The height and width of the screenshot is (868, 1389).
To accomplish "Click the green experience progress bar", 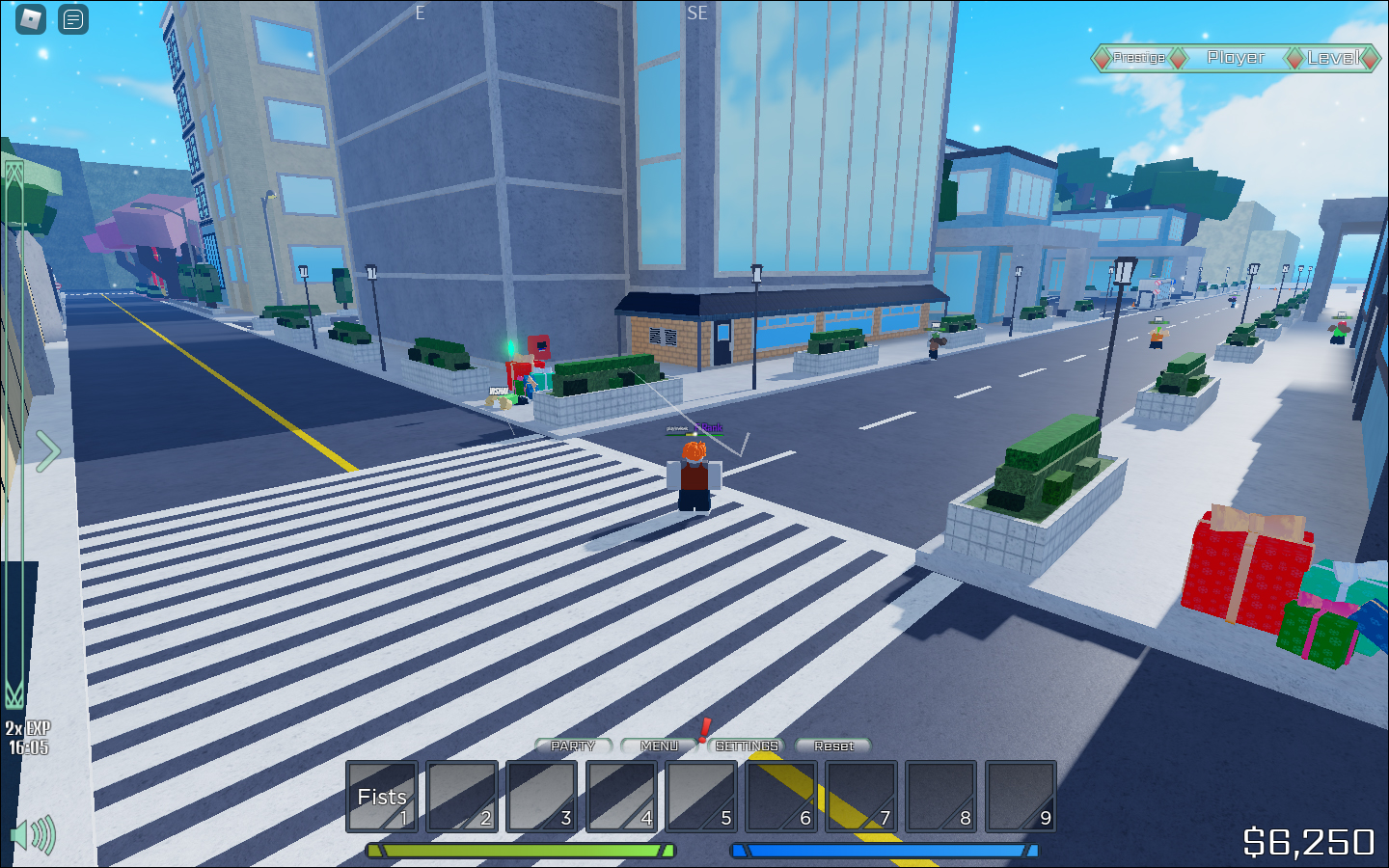I will [x=519, y=852].
